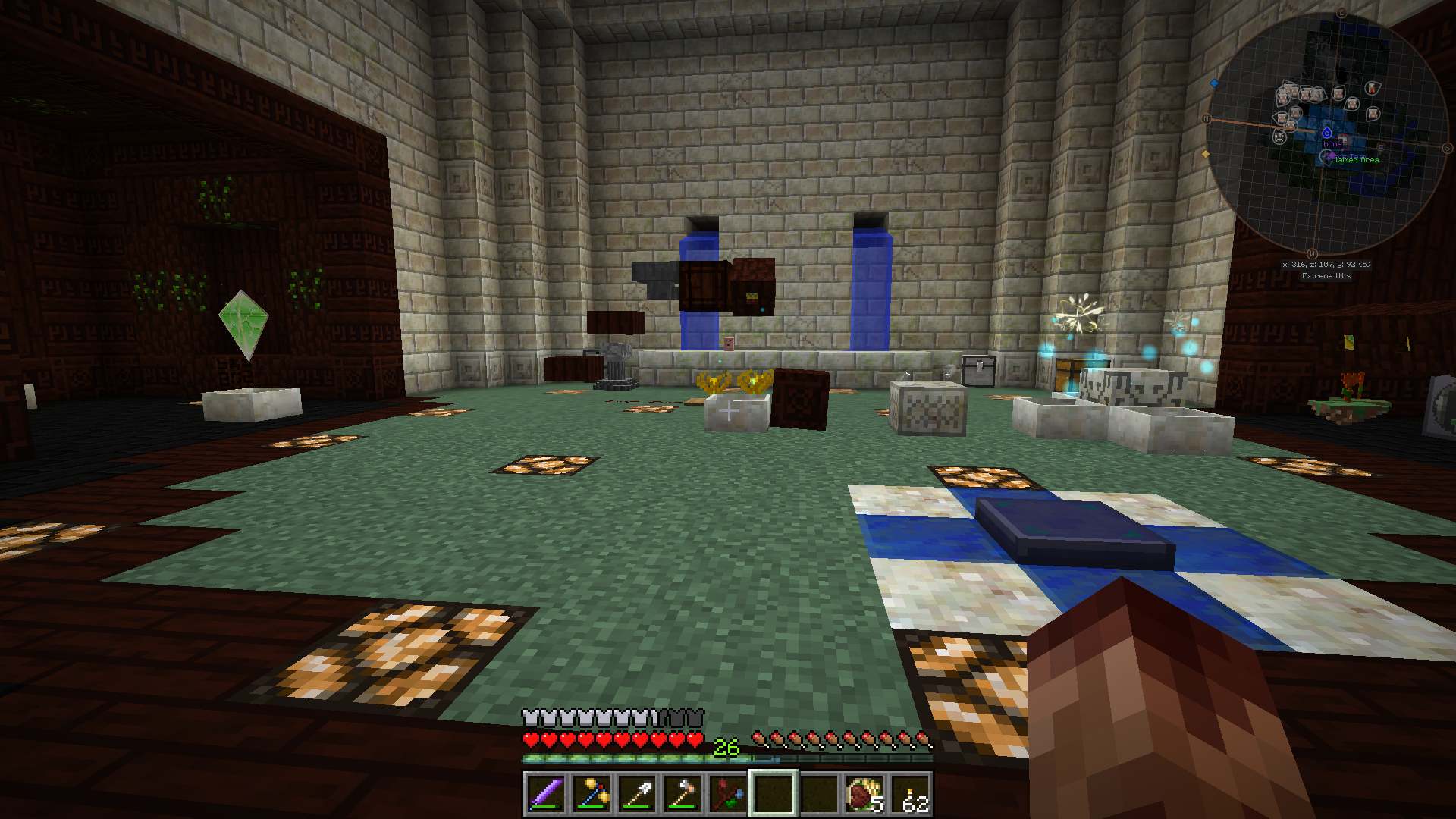Image resolution: width=1456 pixels, height=819 pixels.
Task: Select the iron axe hotbar slot
Action: click(682, 794)
